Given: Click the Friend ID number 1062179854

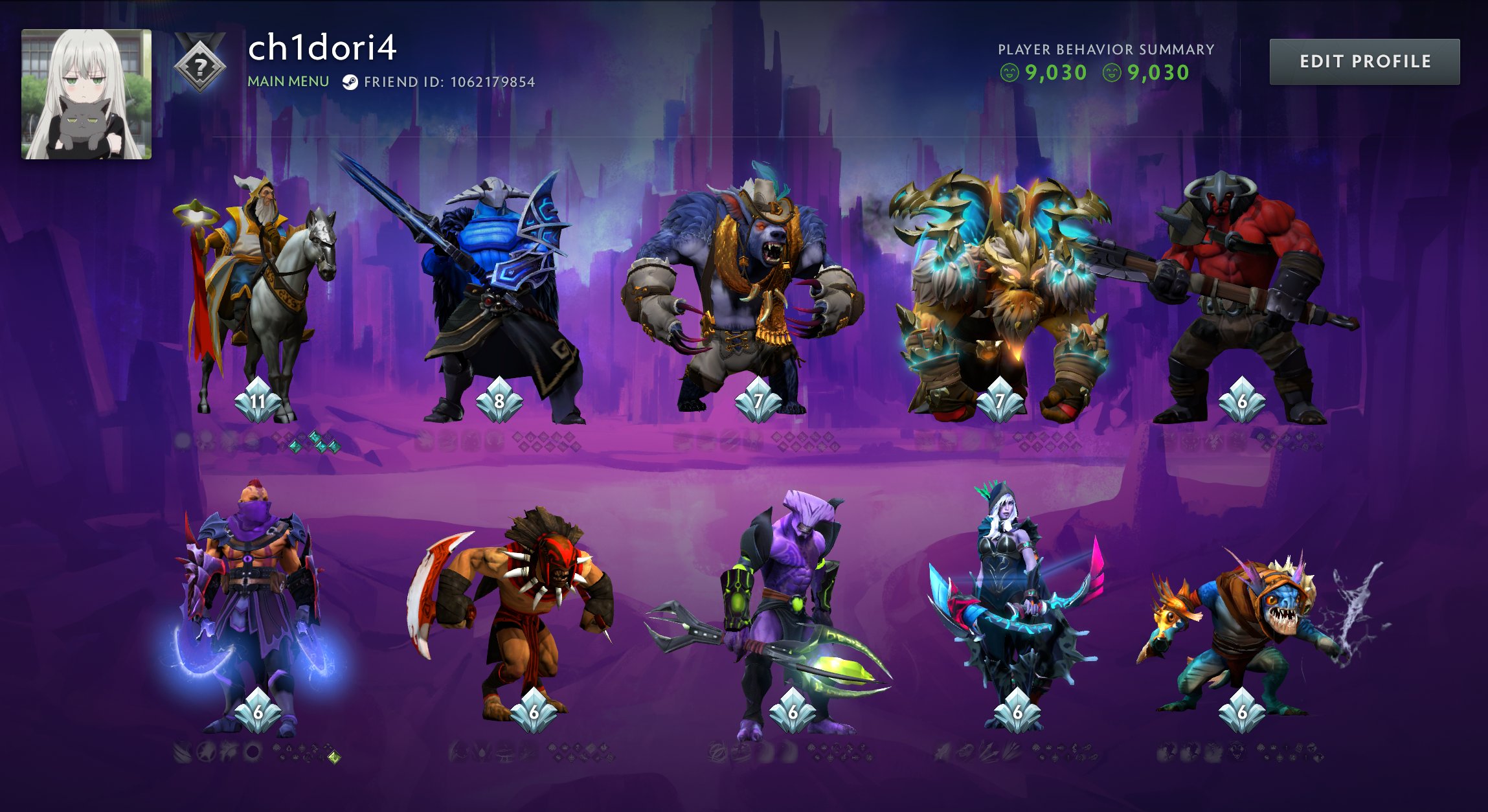Looking at the screenshot, I should click(493, 82).
